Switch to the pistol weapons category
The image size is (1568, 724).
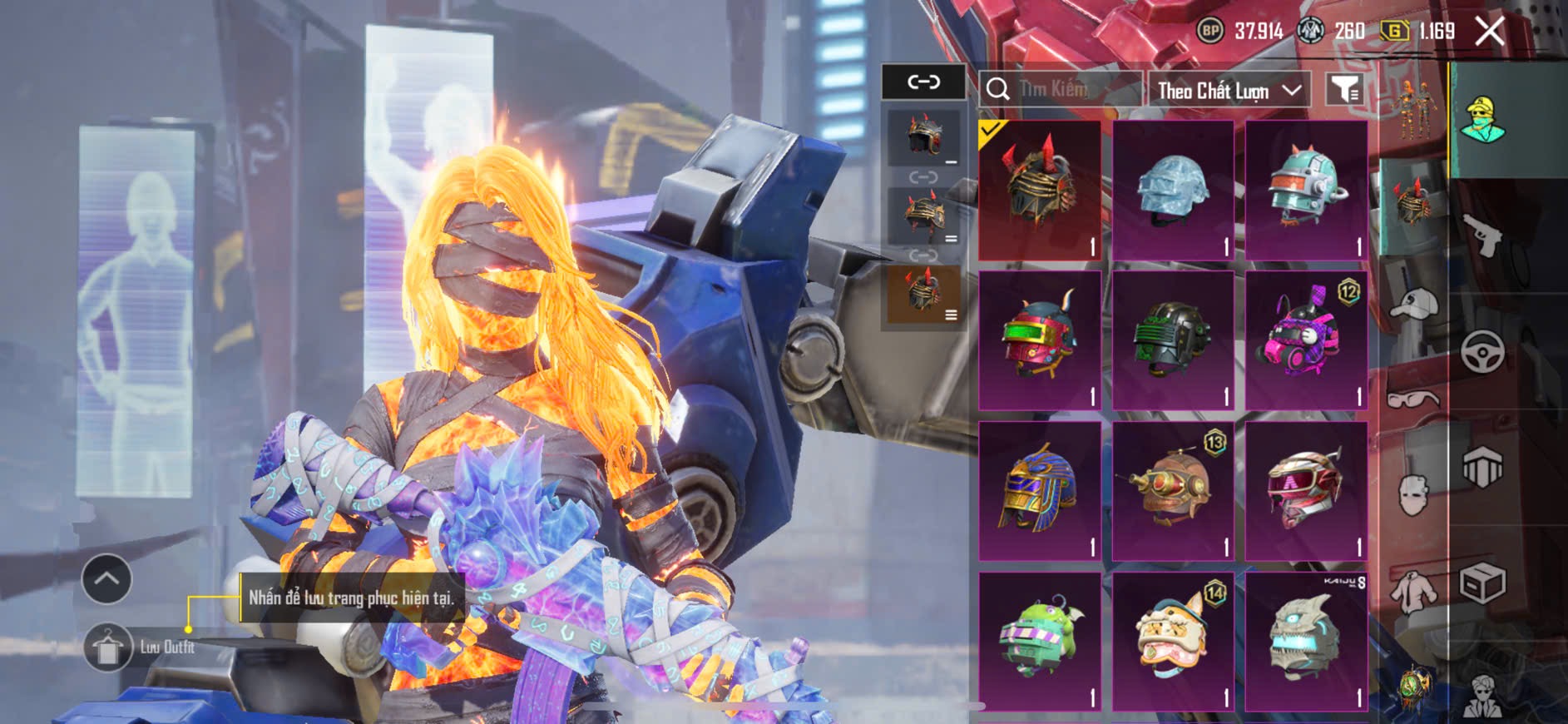[1483, 236]
